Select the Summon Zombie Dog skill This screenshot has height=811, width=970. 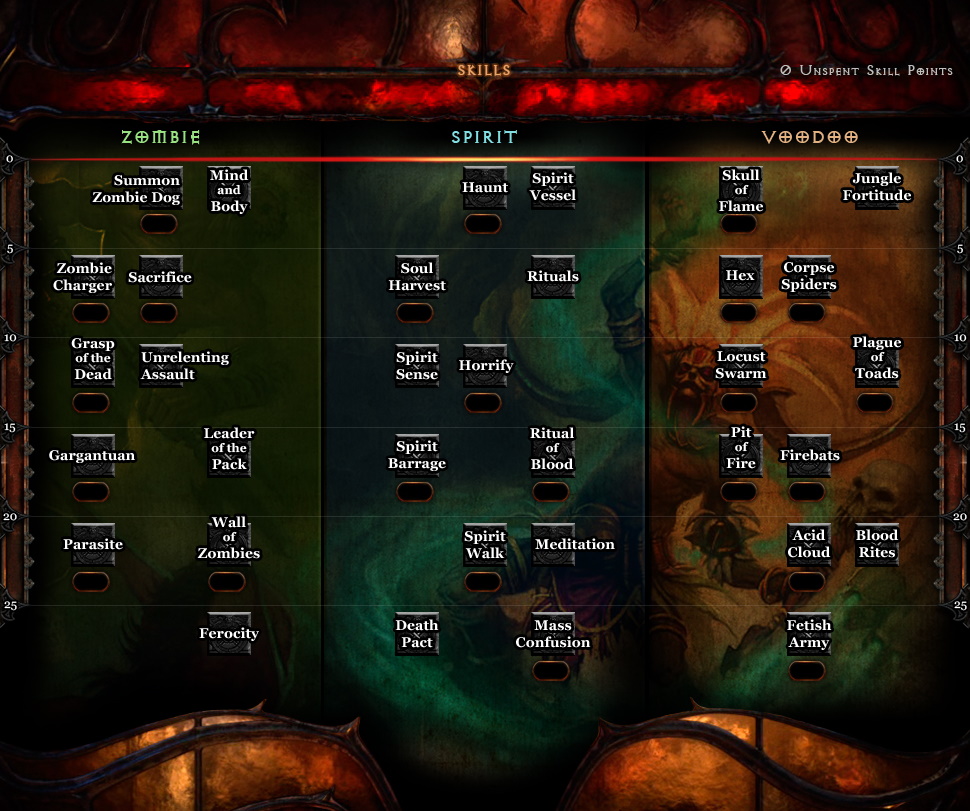(x=160, y=188)
